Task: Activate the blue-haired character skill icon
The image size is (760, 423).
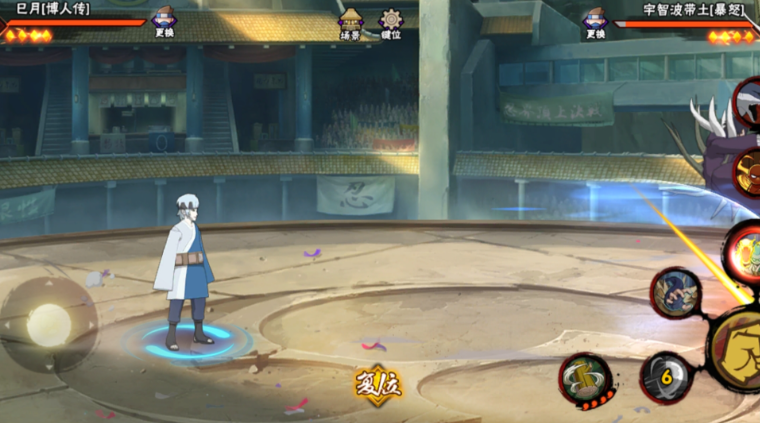Action: pyautogui.click(x=676, y=292)
